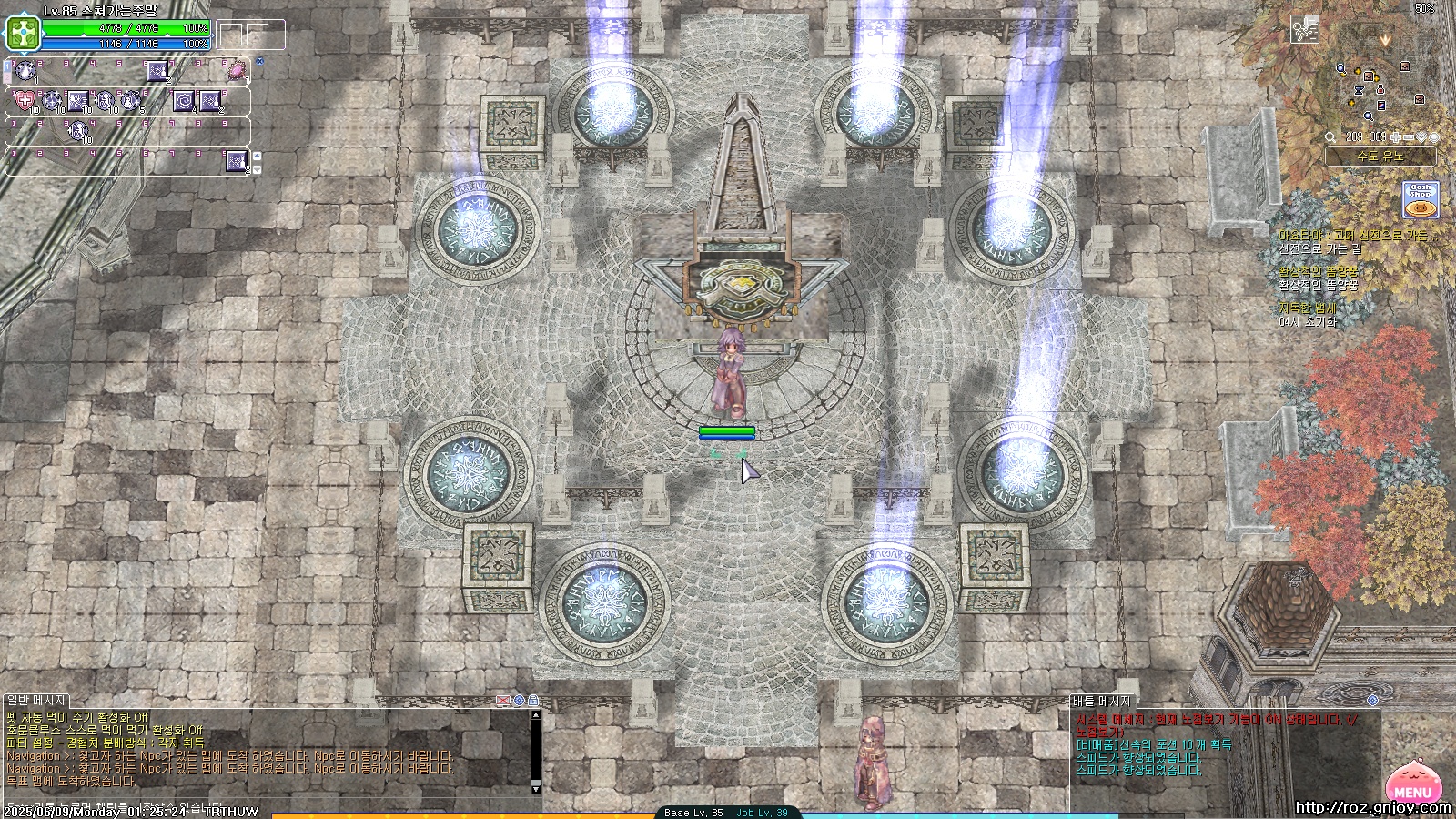Open the navigation running-figure icon
The height and width of the screenshot is (819, 1456).
(1305, 30)
